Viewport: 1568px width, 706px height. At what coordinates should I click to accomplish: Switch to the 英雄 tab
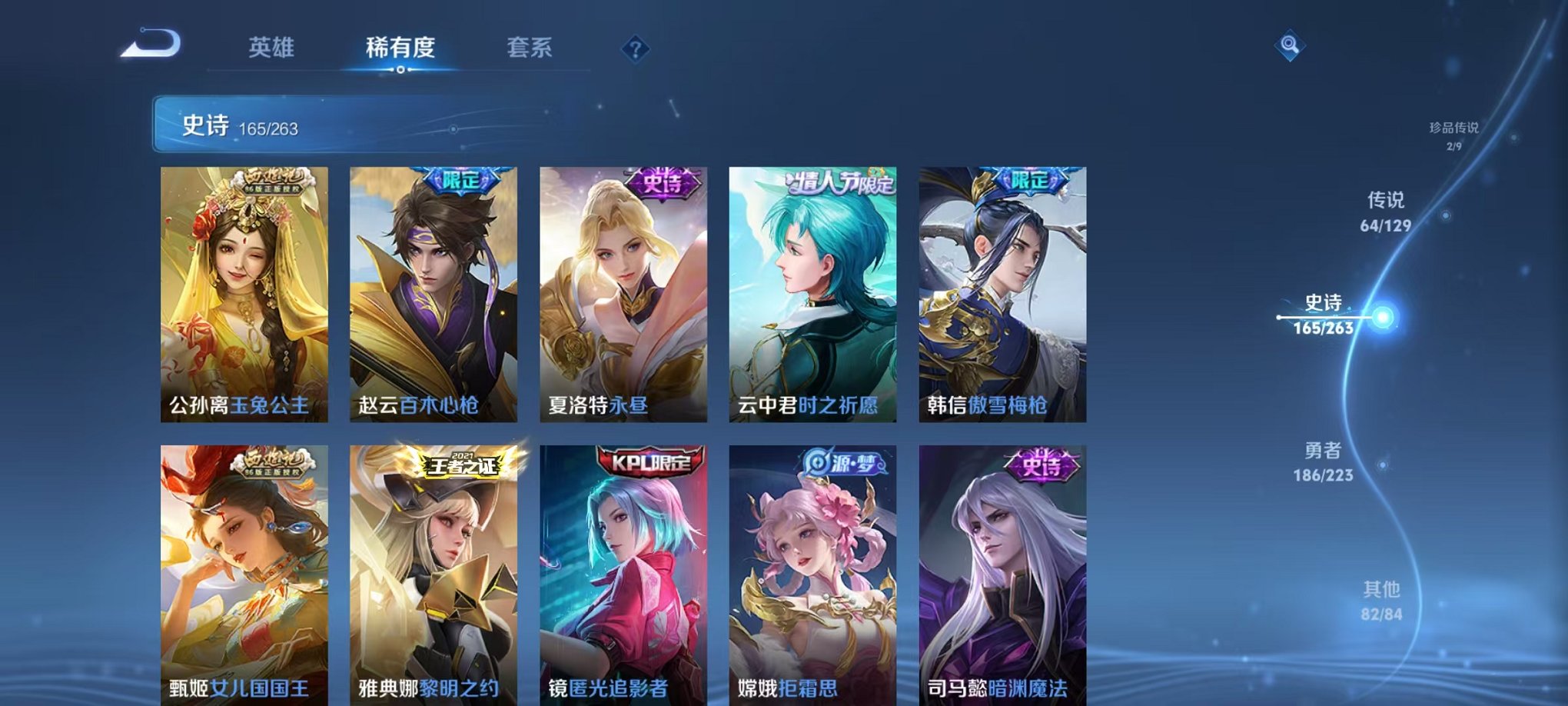pyautogui.click(x=271, y=48)
